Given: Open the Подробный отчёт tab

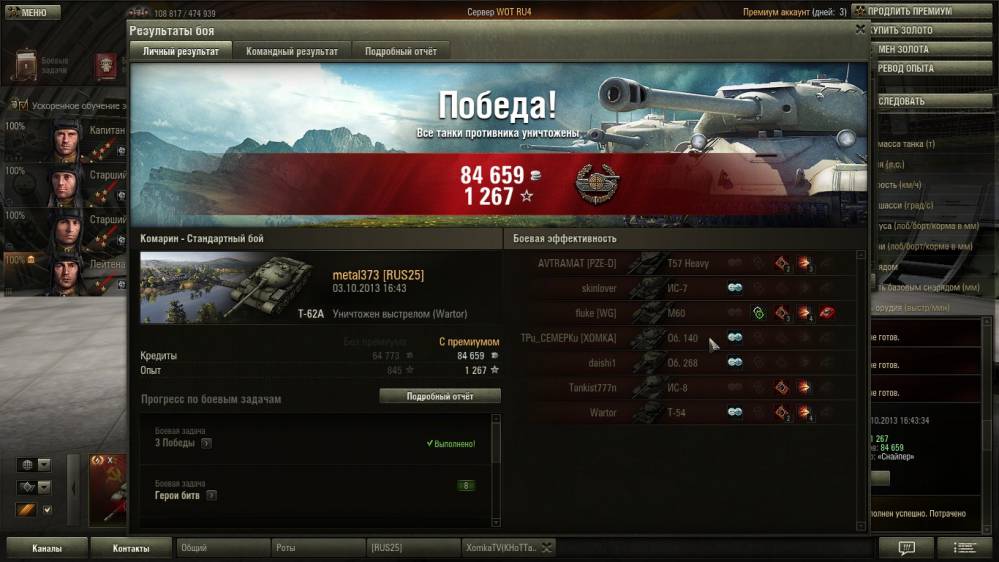Looking at the screenshot, I should (400, 51).
